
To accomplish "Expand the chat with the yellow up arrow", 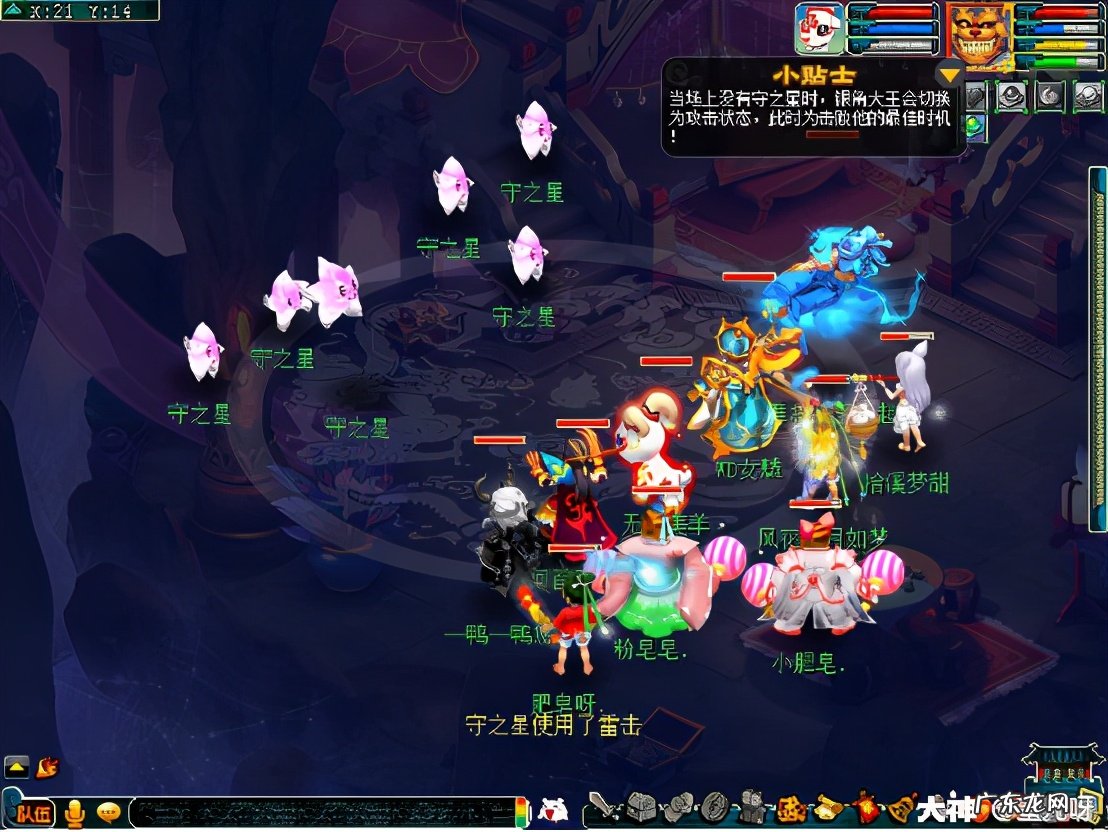I will click(x=16, y=767).
